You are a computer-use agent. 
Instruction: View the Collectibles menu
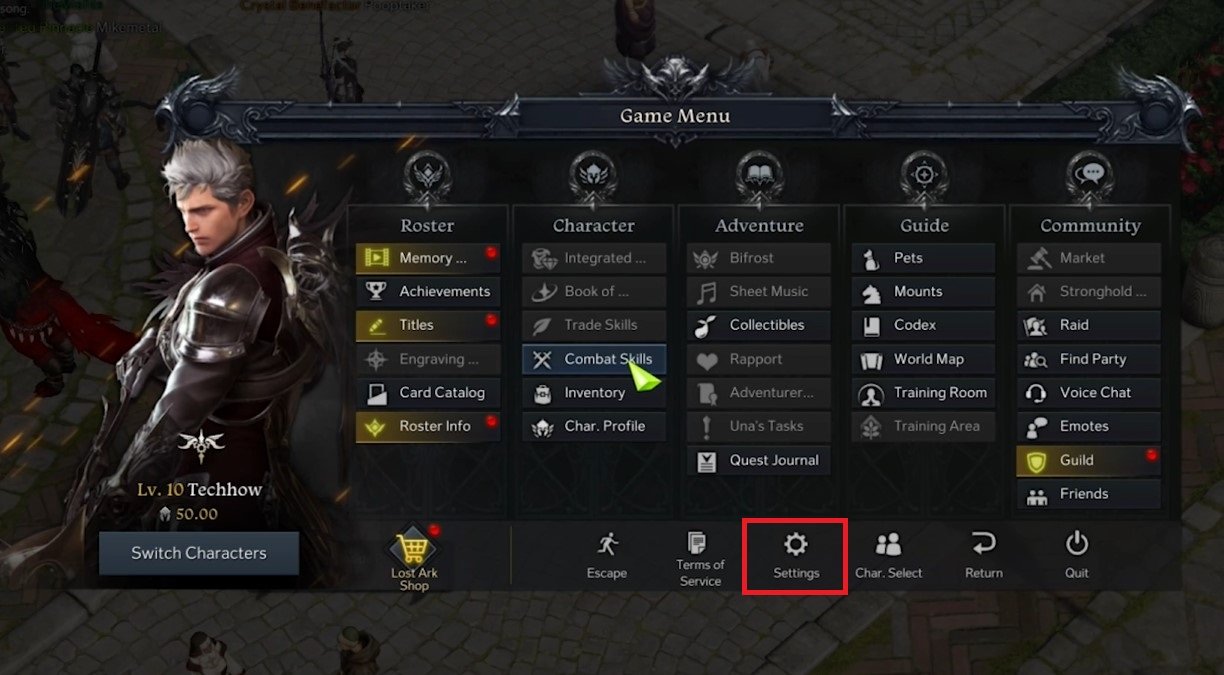pos(759,325)
